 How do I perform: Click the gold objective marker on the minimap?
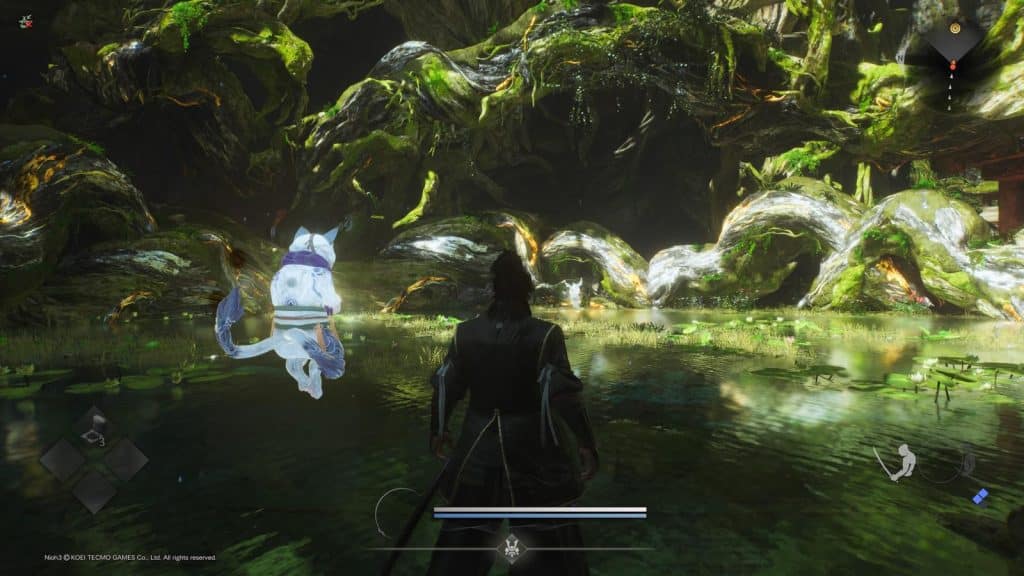point(952,30)
